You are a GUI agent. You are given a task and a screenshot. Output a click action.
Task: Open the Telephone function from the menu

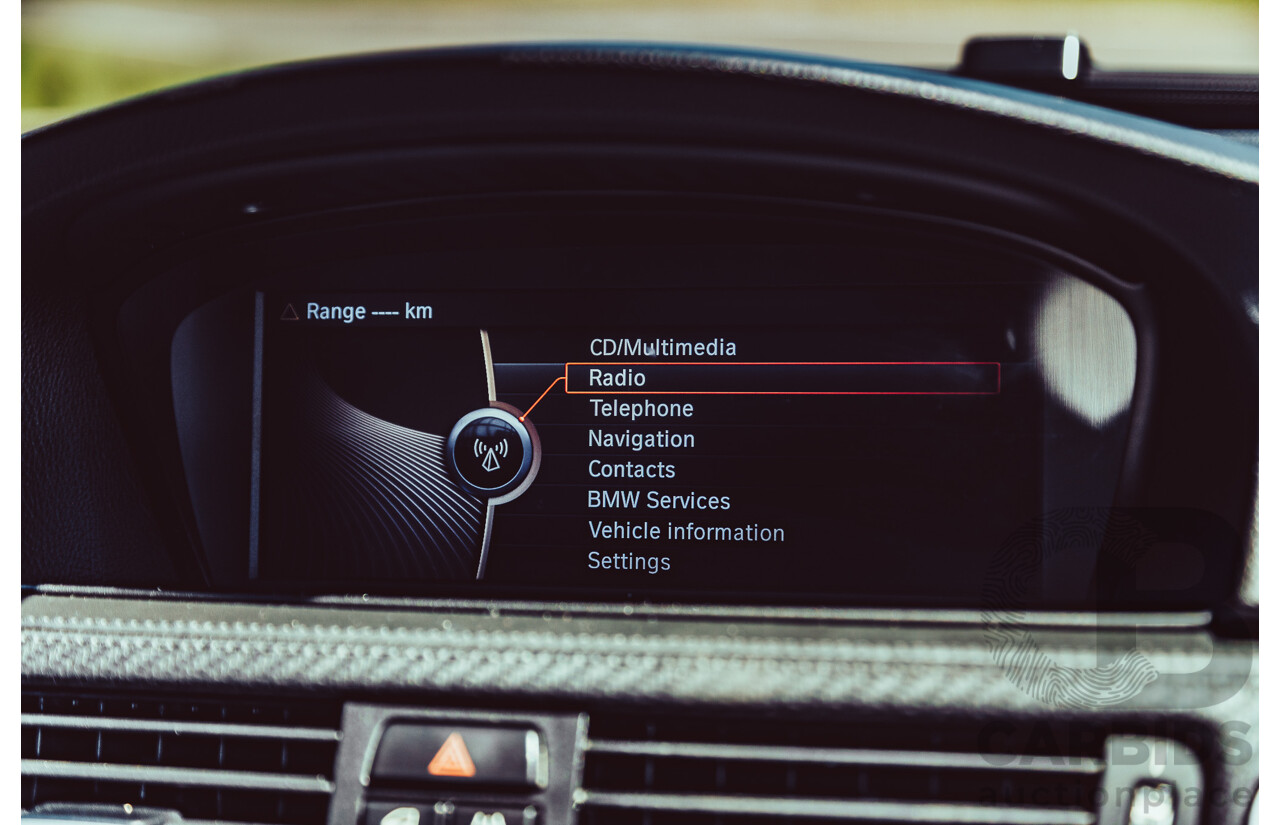[x=640, y=408]
